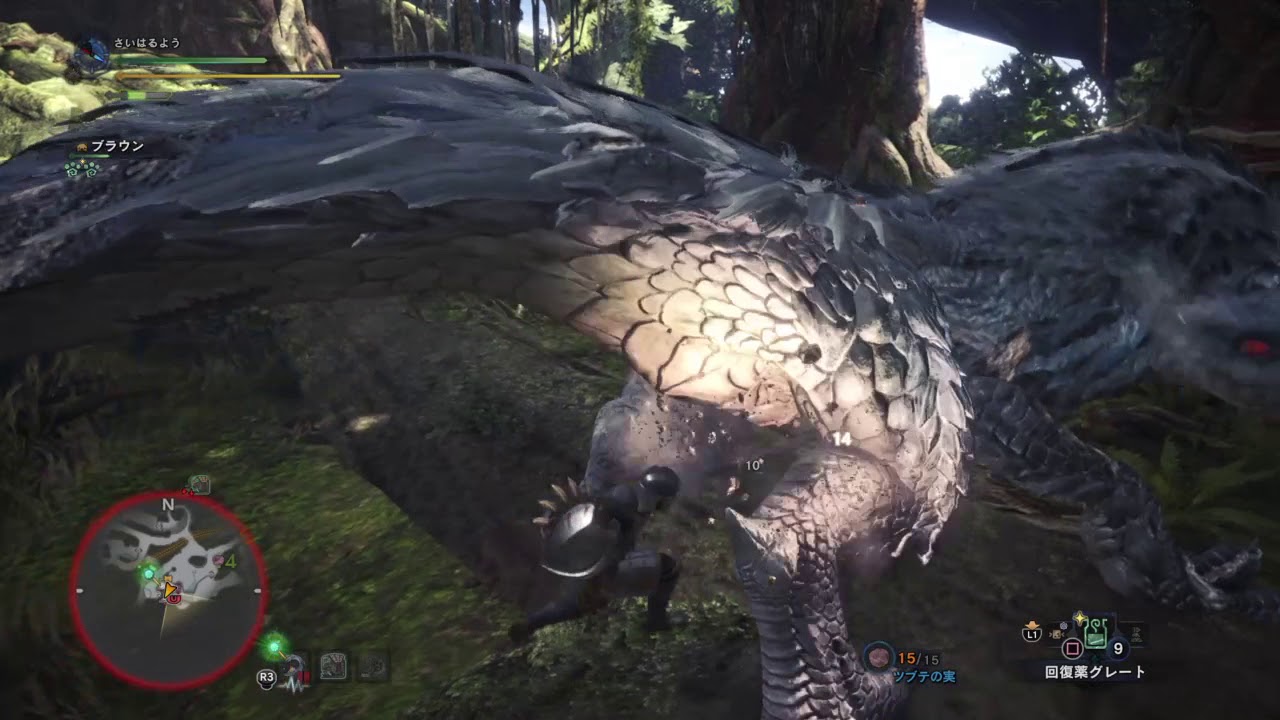Image resolution: width=1280 pixels, height=720 pixels.
Task: Click the rightmost darkened monster icon near minimap
Action: [x=374, y=665]
